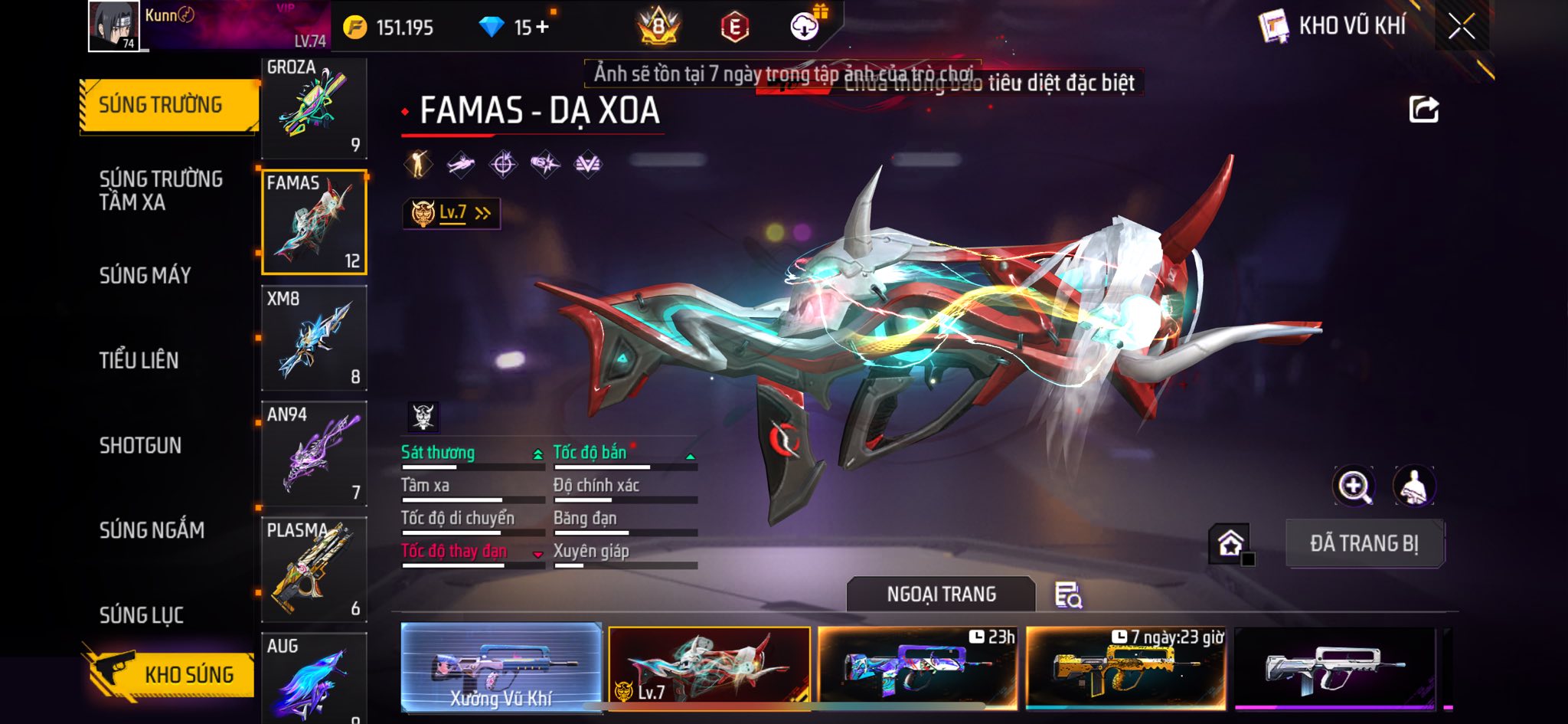The width and height of the screenshot is (1568, 724).
Task: Share the FAMAS skin via share icon
Action: click(x=1423, y=110)
